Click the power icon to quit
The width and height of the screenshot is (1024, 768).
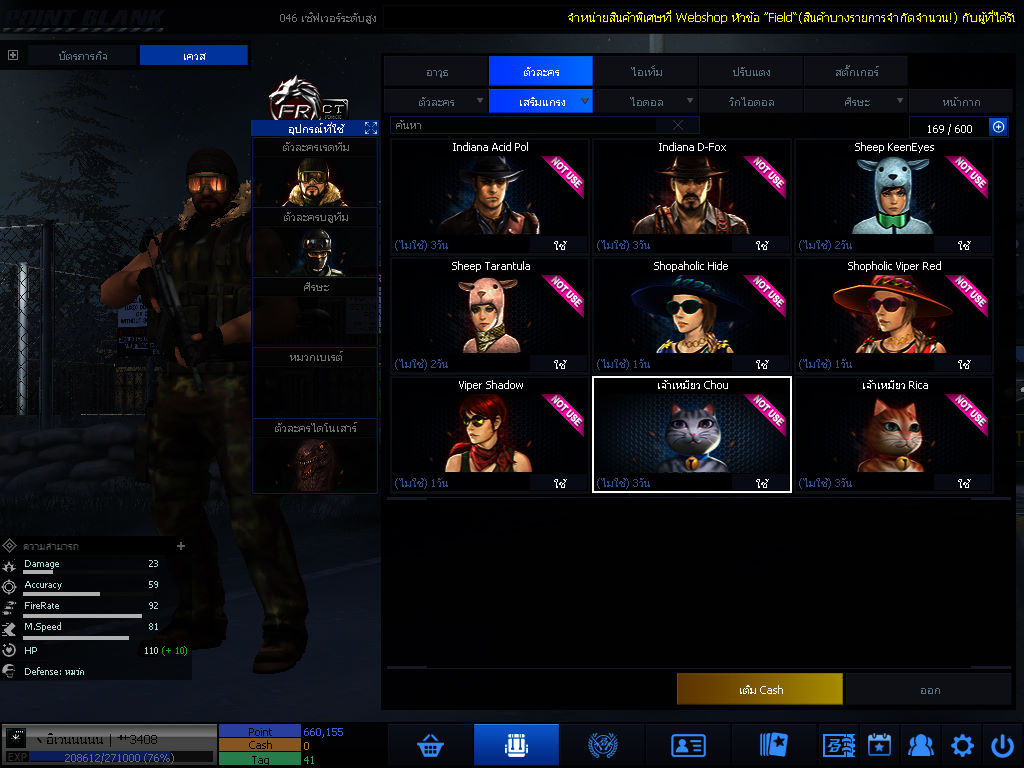(1003, 745)
